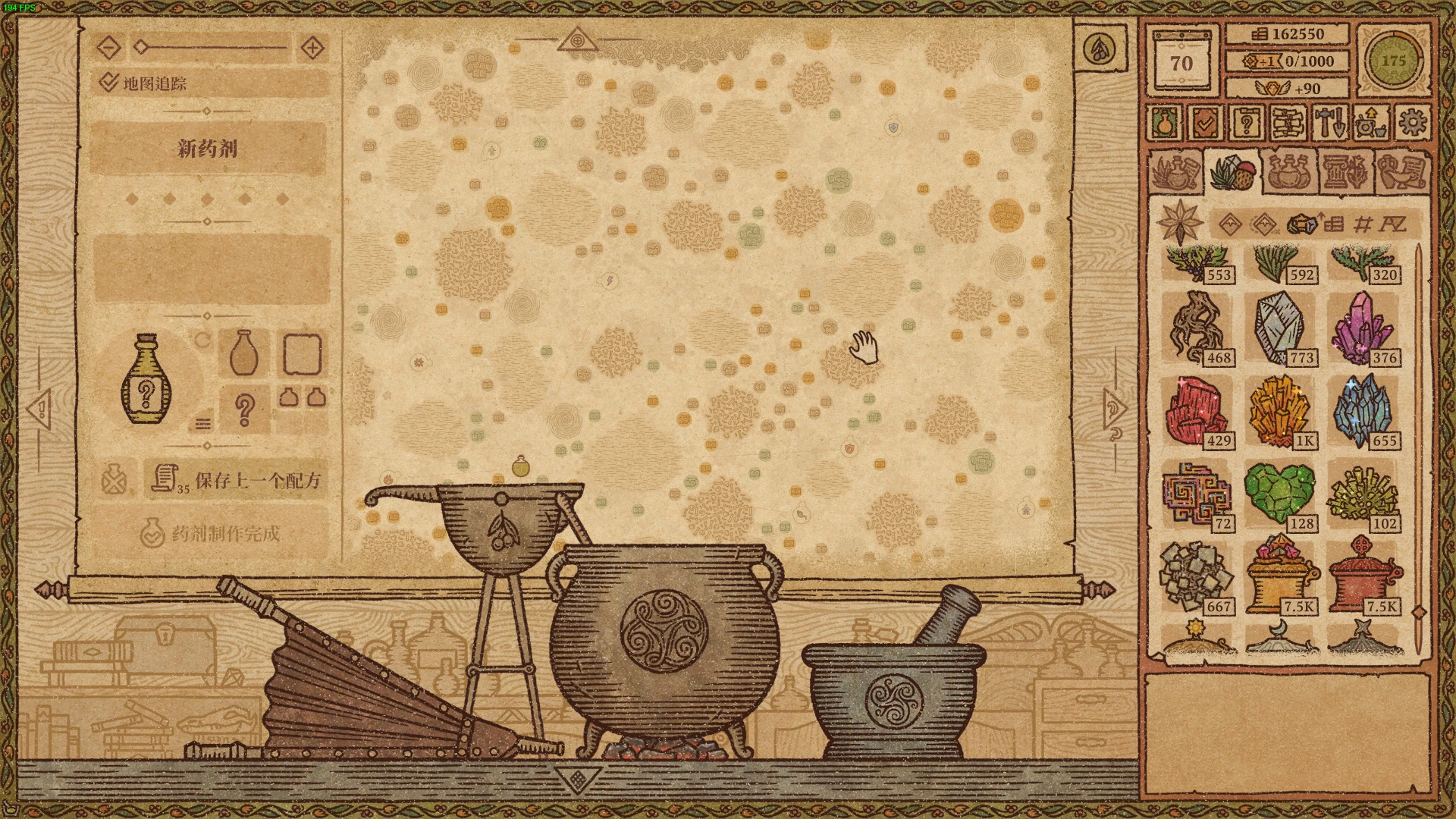The height and width of the screenshot is (819, 1456).
Task: Open the settings gear menu
Action: click(1412, 122)
